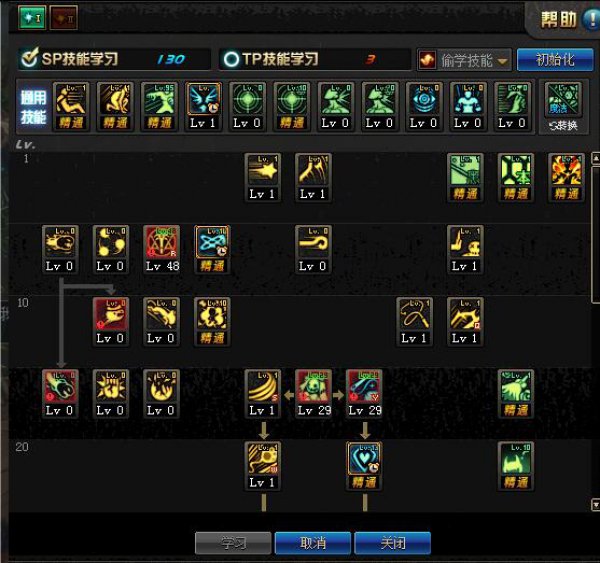
Task: Reset skills with the 初始化 button
Action: [555, 60]
